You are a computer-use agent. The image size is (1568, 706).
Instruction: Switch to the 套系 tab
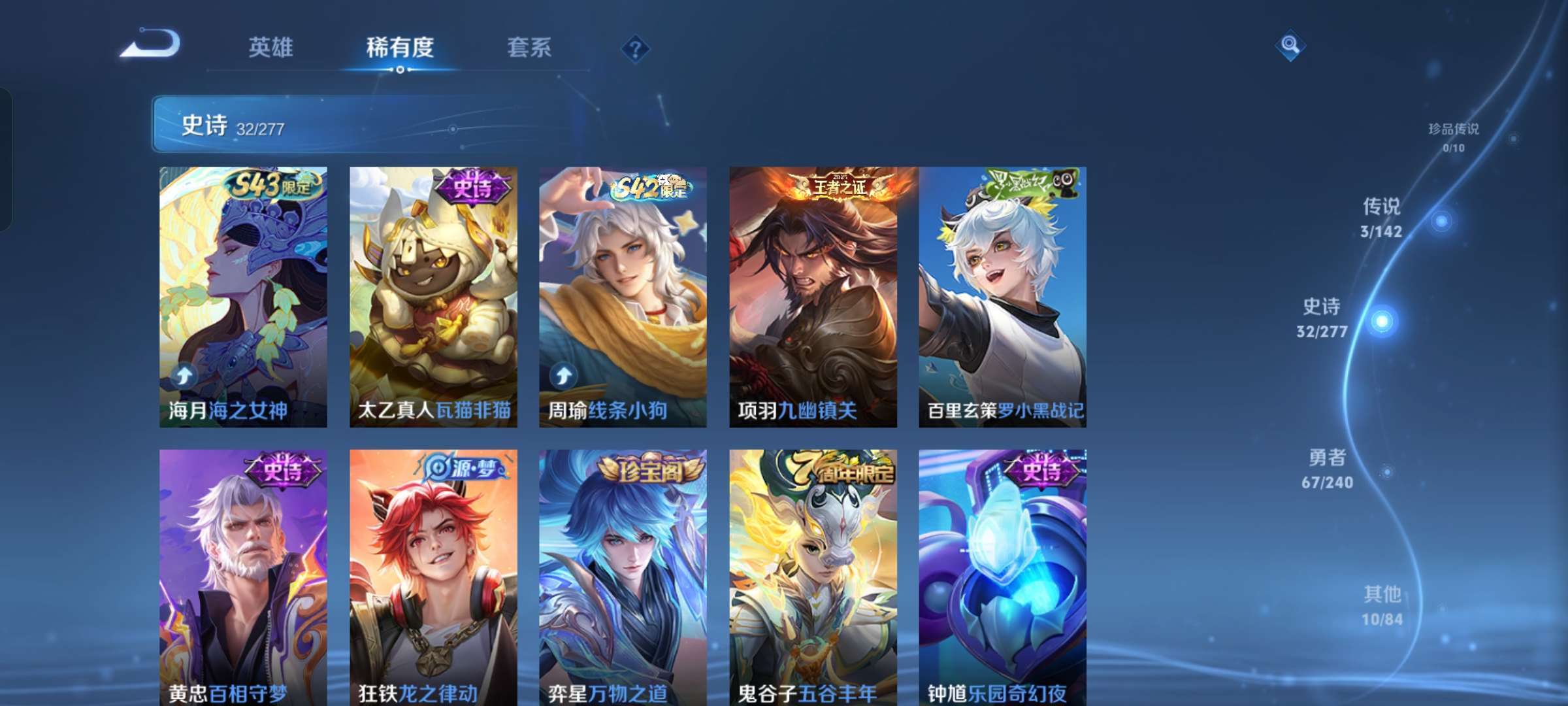click(529, 48)
